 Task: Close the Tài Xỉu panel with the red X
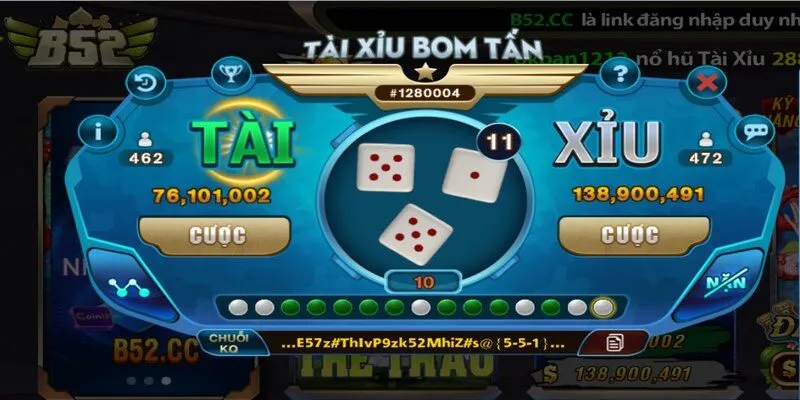pyautogui.click(x=706, y=81)
